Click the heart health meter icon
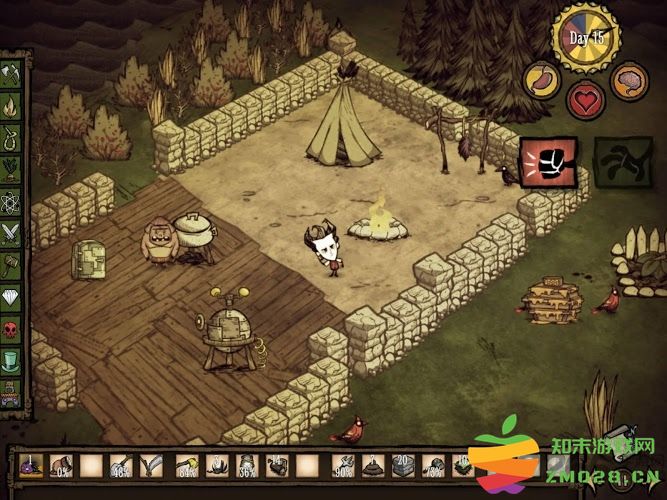Image resolution: width=667 pixels, height=500 pixels. 586,100
